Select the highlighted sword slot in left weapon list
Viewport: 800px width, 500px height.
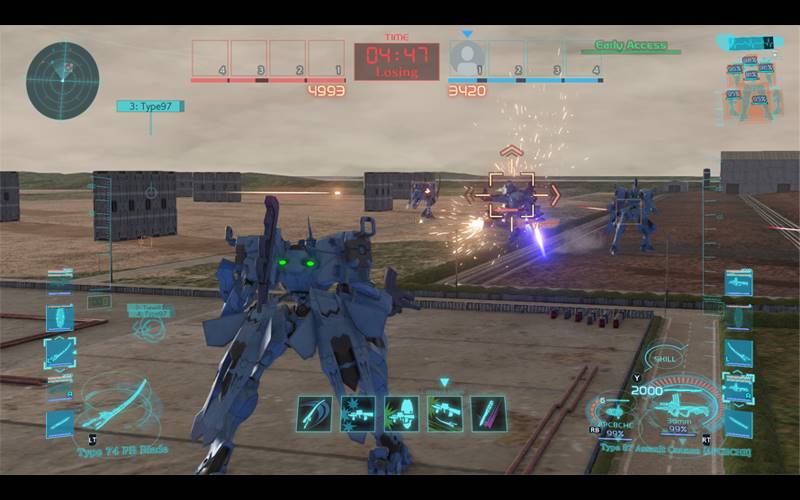60,352
